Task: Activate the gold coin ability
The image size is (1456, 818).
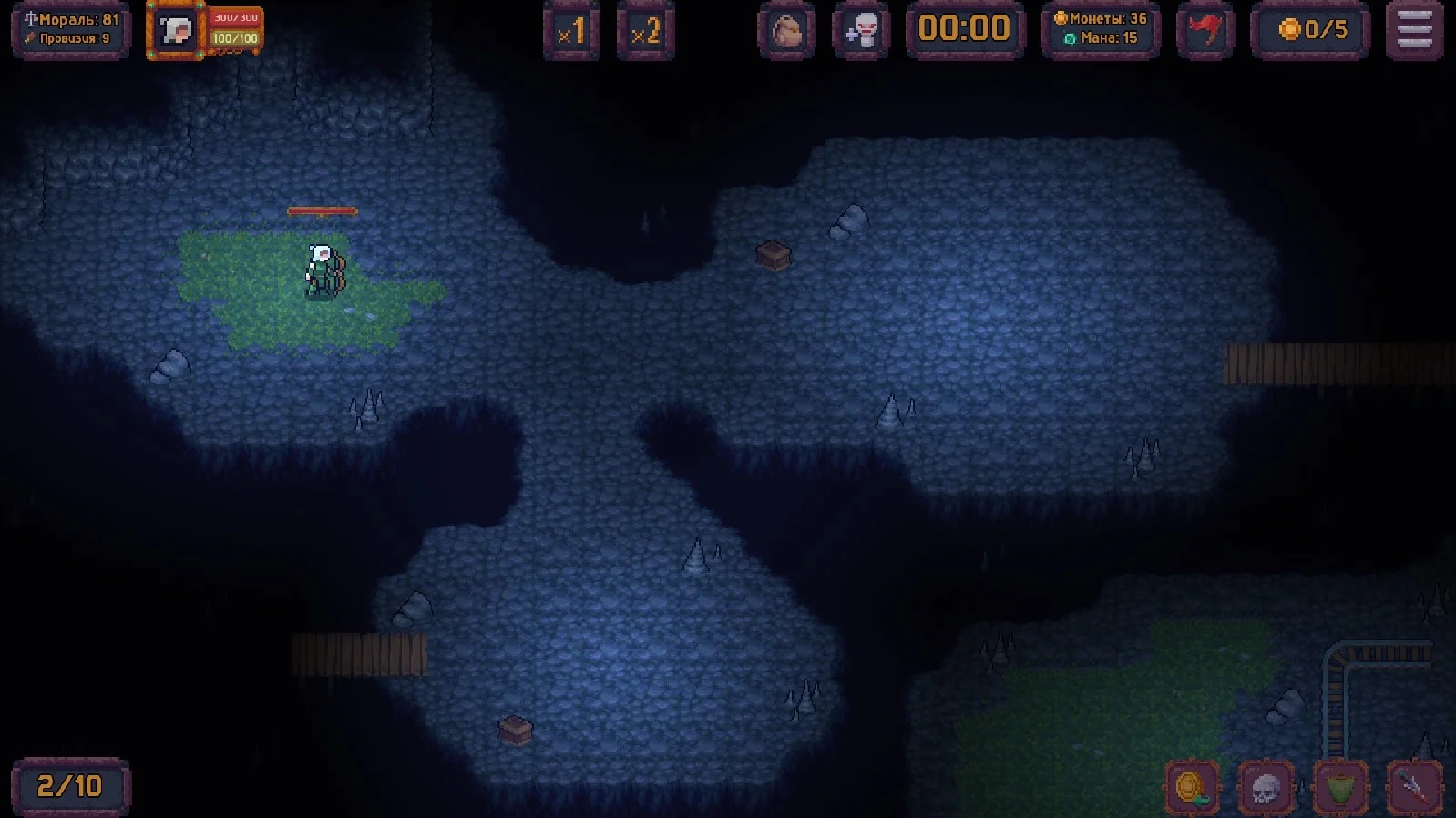Action: tap(1192, 788)
